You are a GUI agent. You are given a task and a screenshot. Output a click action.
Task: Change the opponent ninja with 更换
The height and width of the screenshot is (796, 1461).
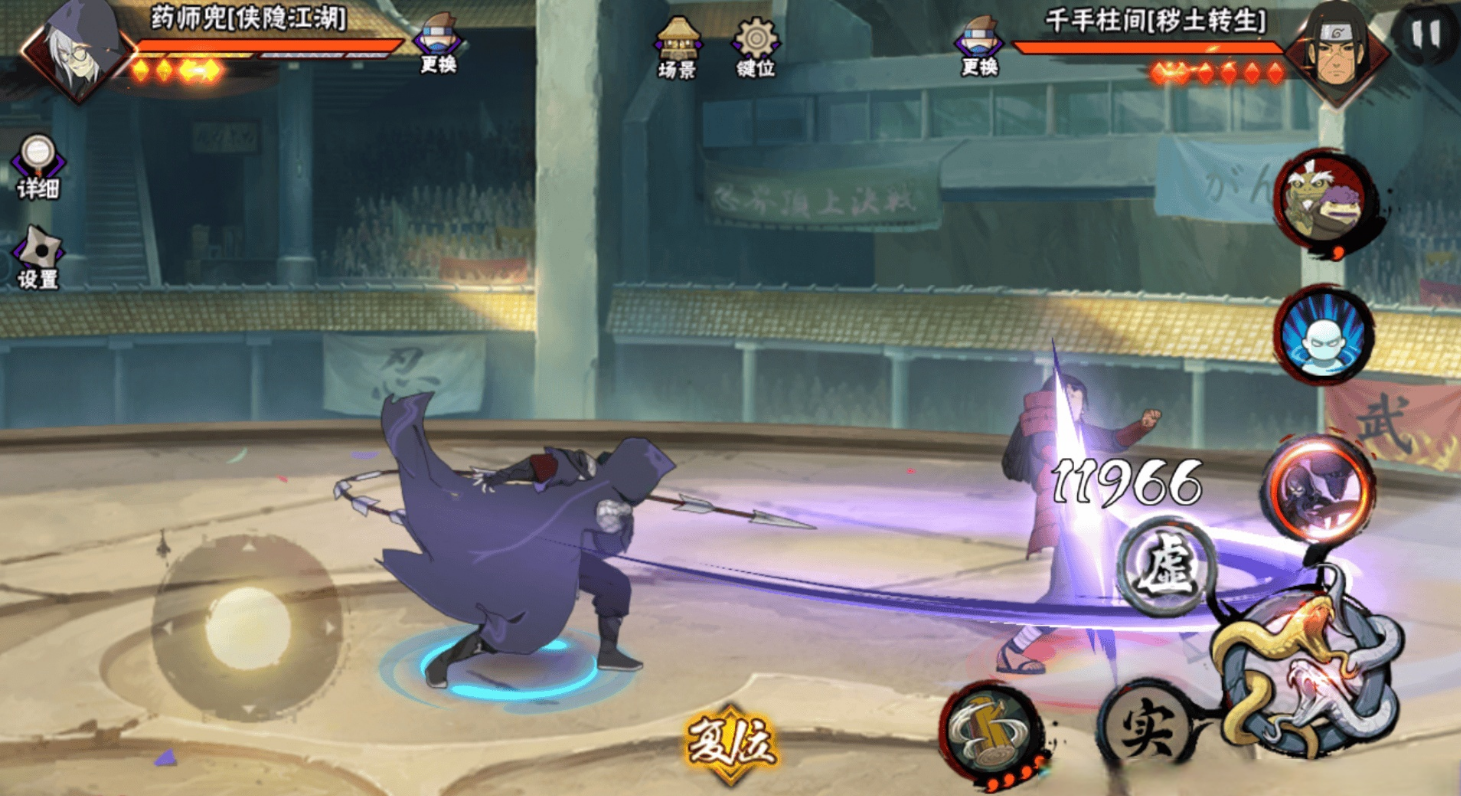click(980, 45)
